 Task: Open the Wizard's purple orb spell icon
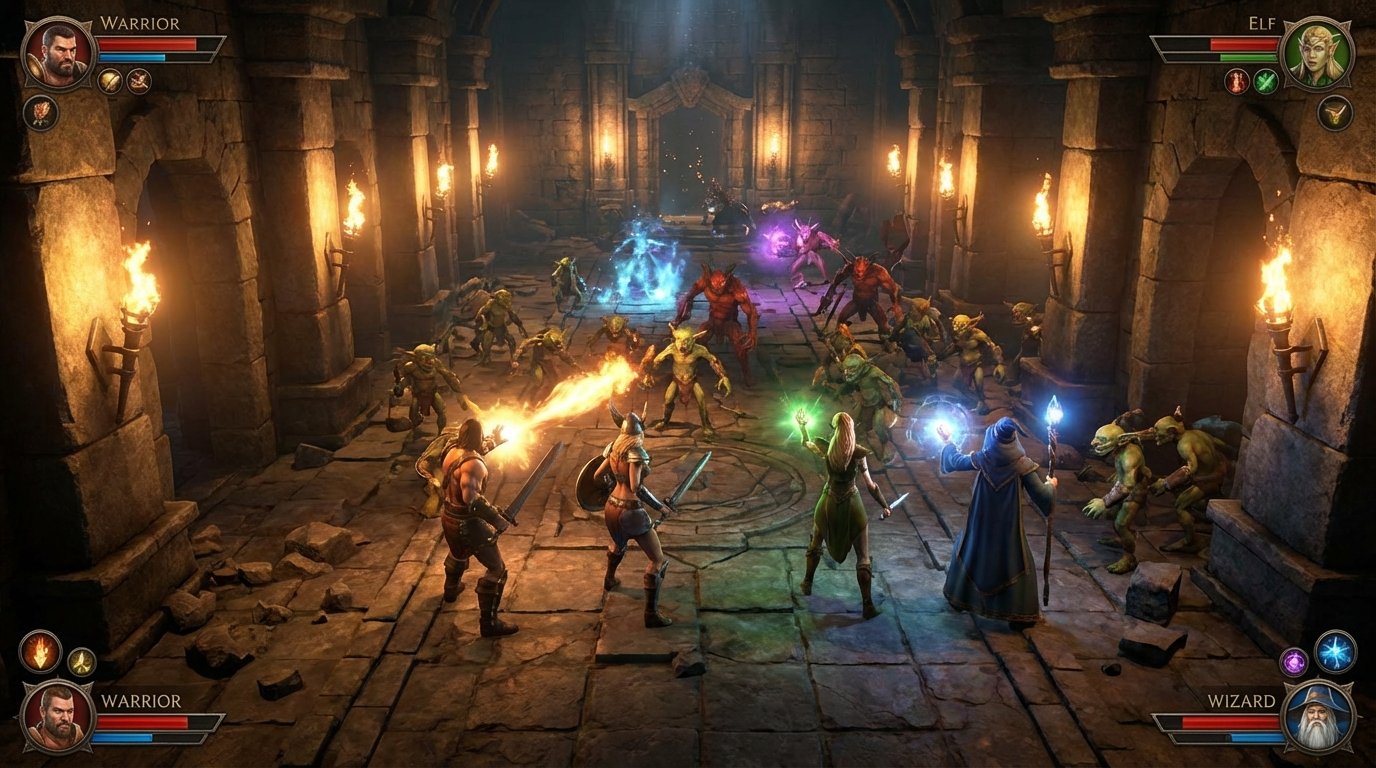[x=1293, y=661]
